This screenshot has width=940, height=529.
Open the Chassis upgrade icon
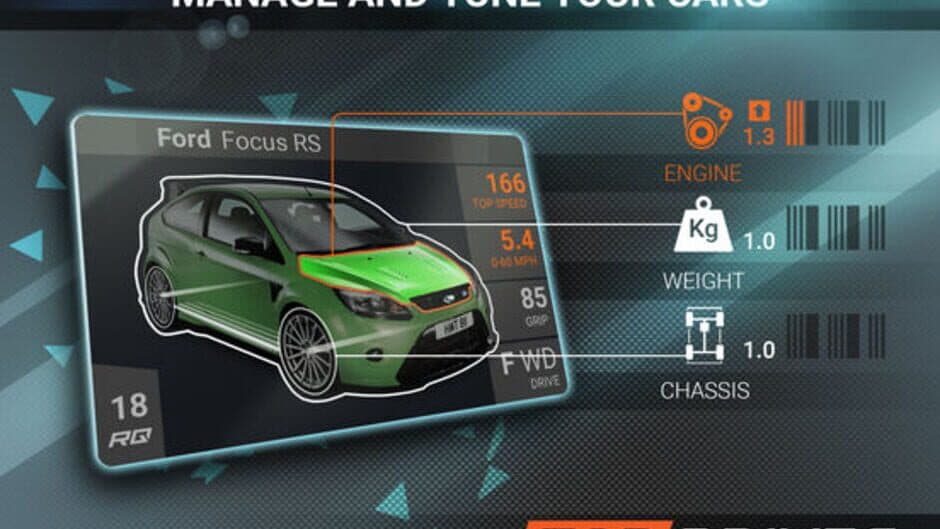click(x=706, y=336)
